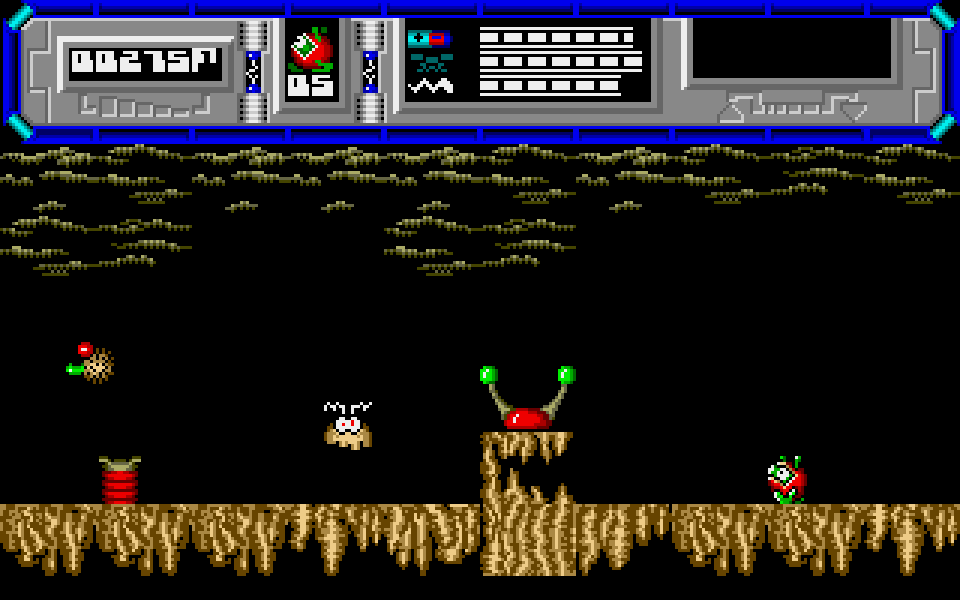This screenshot has width=960, height=600.
Task: Select the zigzag wave icon
Action: (431, 86)
